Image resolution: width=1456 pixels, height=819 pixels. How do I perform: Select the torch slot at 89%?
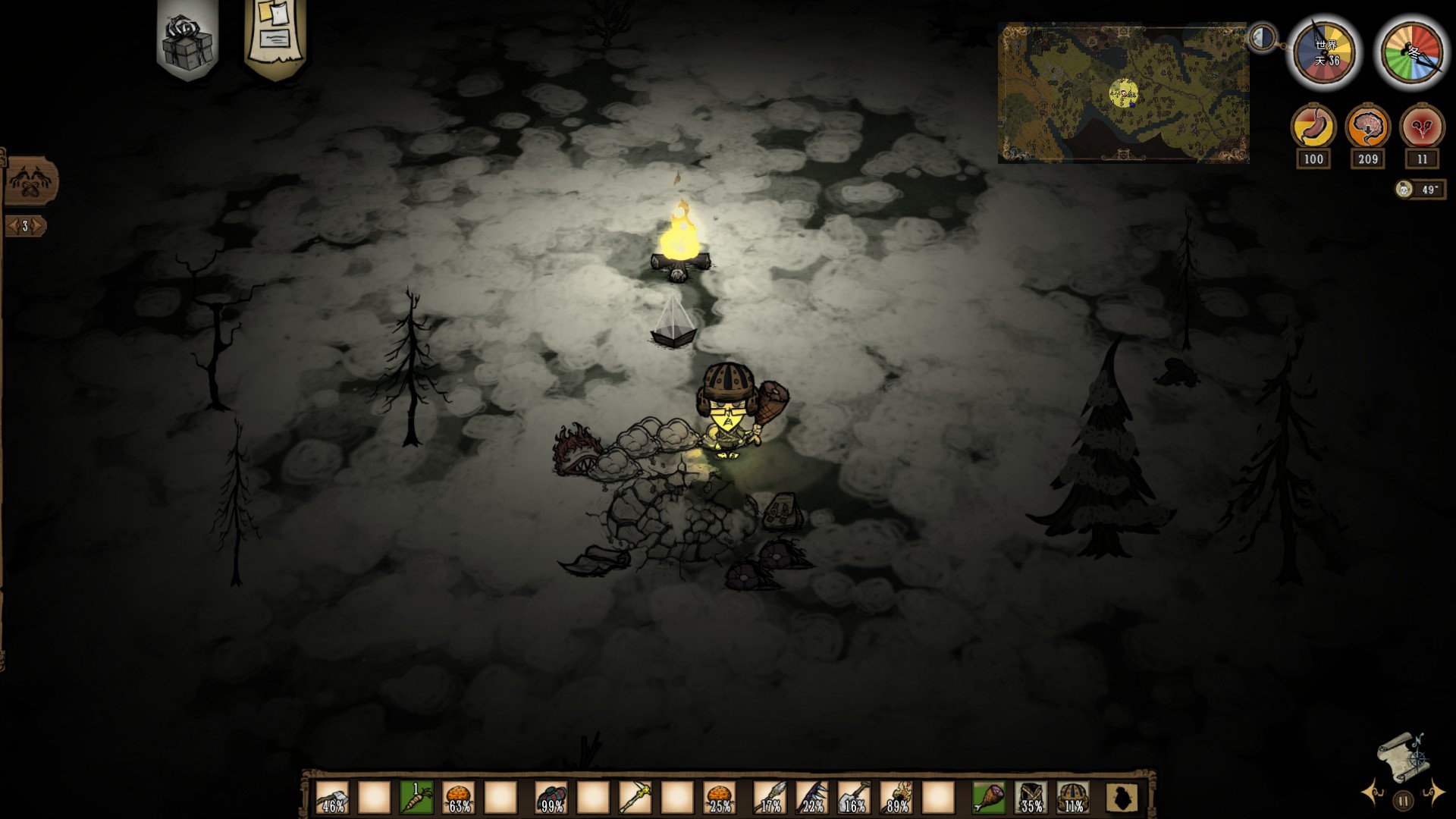[x=896, y=798]
